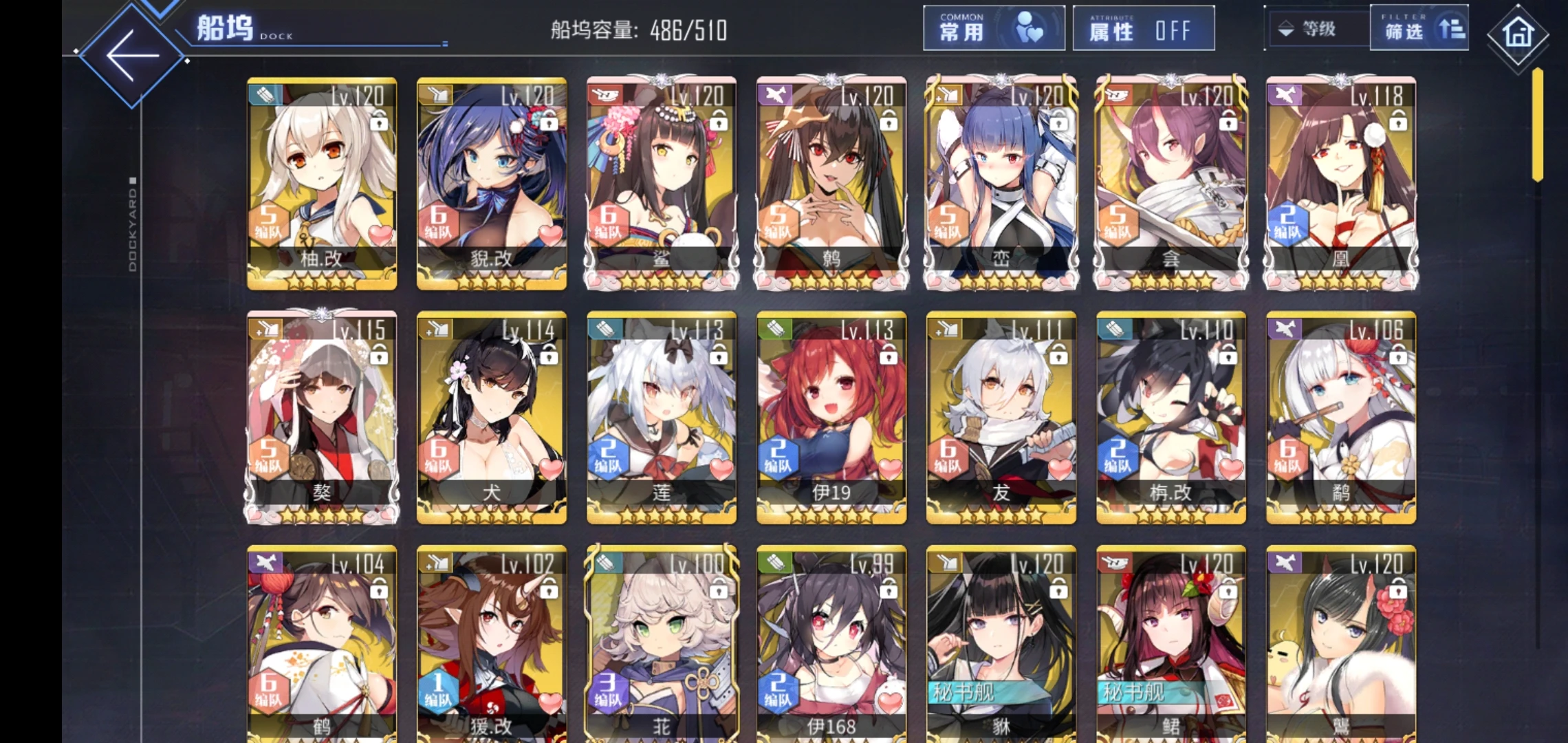Image resolution: width=1568 pixels, height=743 pixels.
Task: Click the yellow dock scrollbar
Action: [1537, 124]
